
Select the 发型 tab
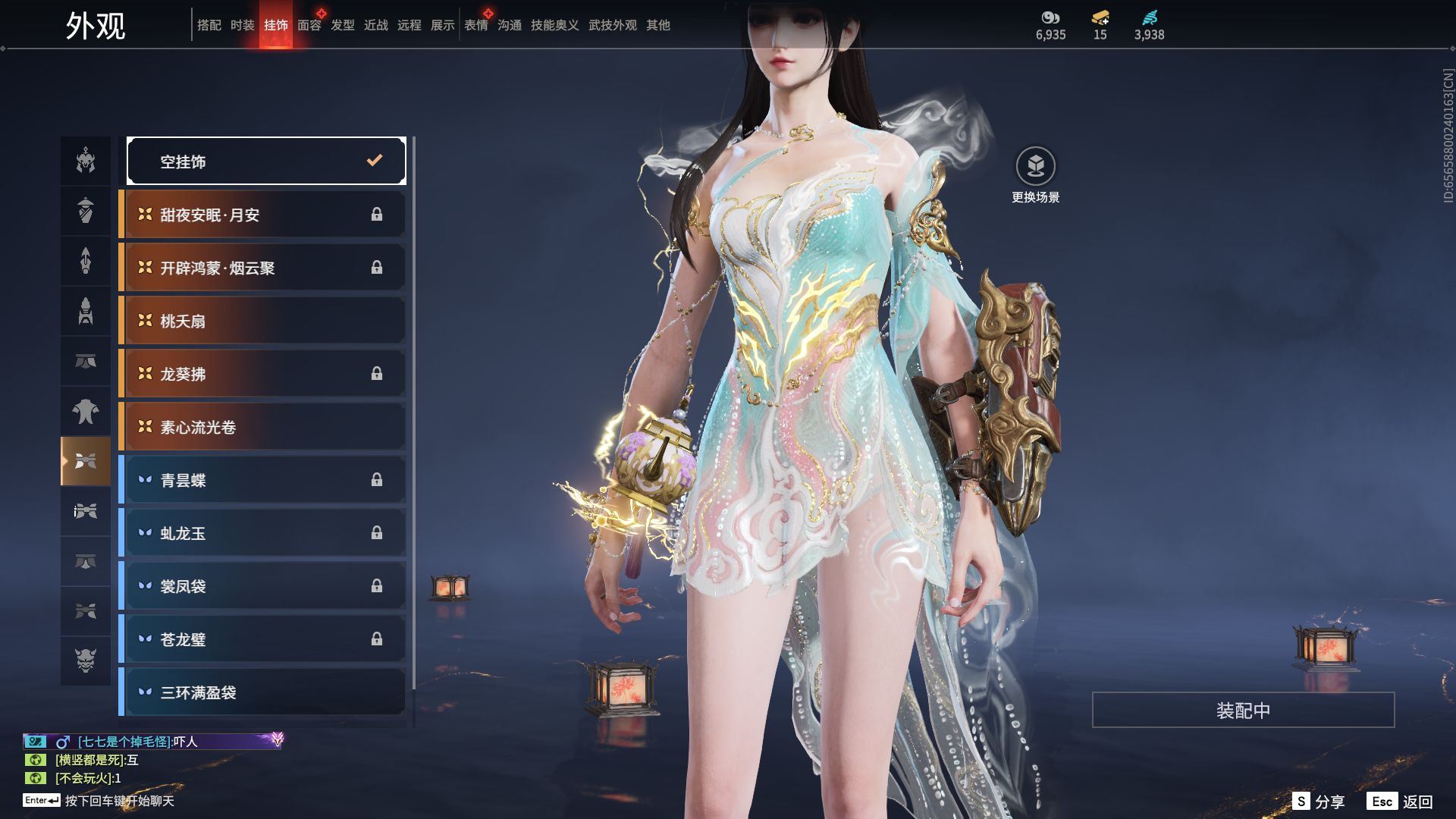pyautogui.click(x=343, y=25)
